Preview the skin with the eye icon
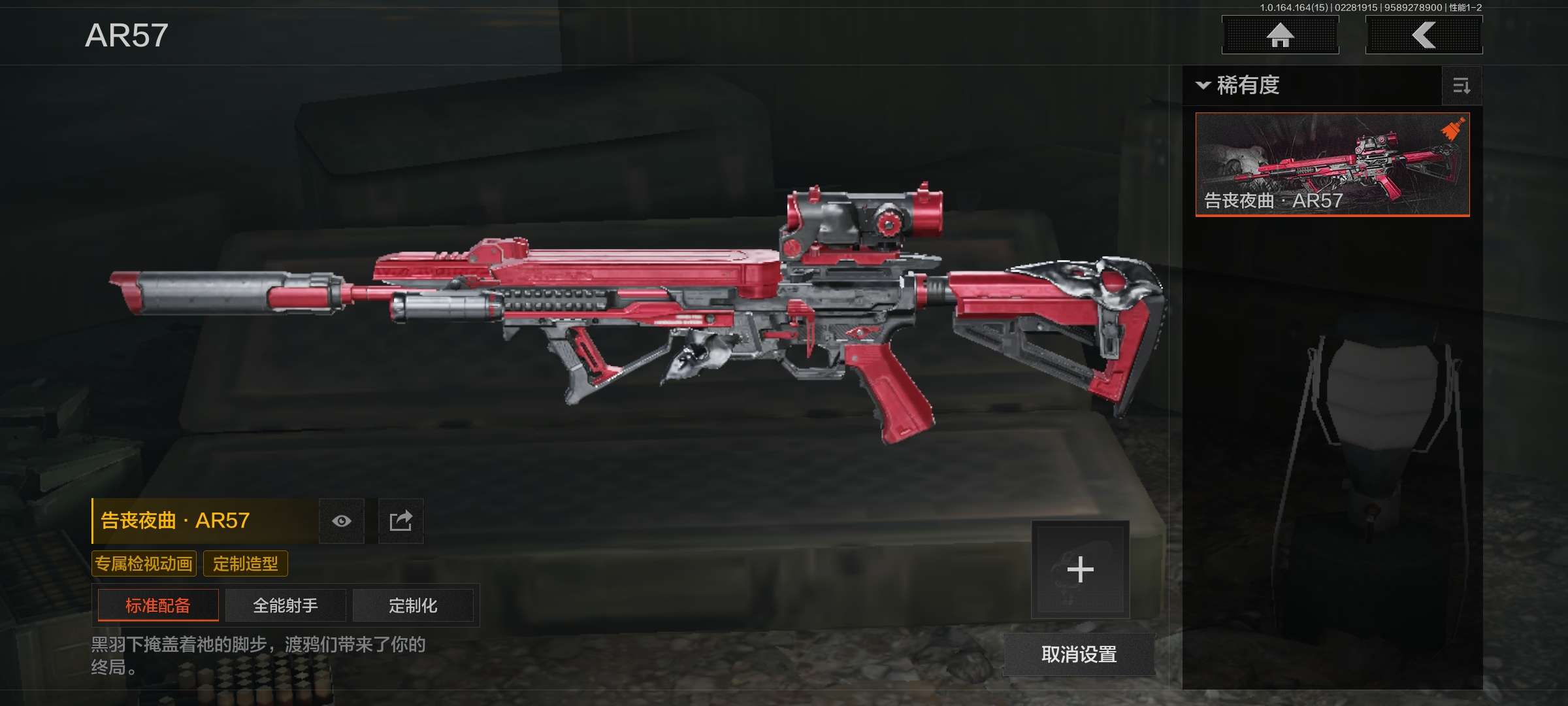Viewport: 1568px width, 706px height. point(342,521)
